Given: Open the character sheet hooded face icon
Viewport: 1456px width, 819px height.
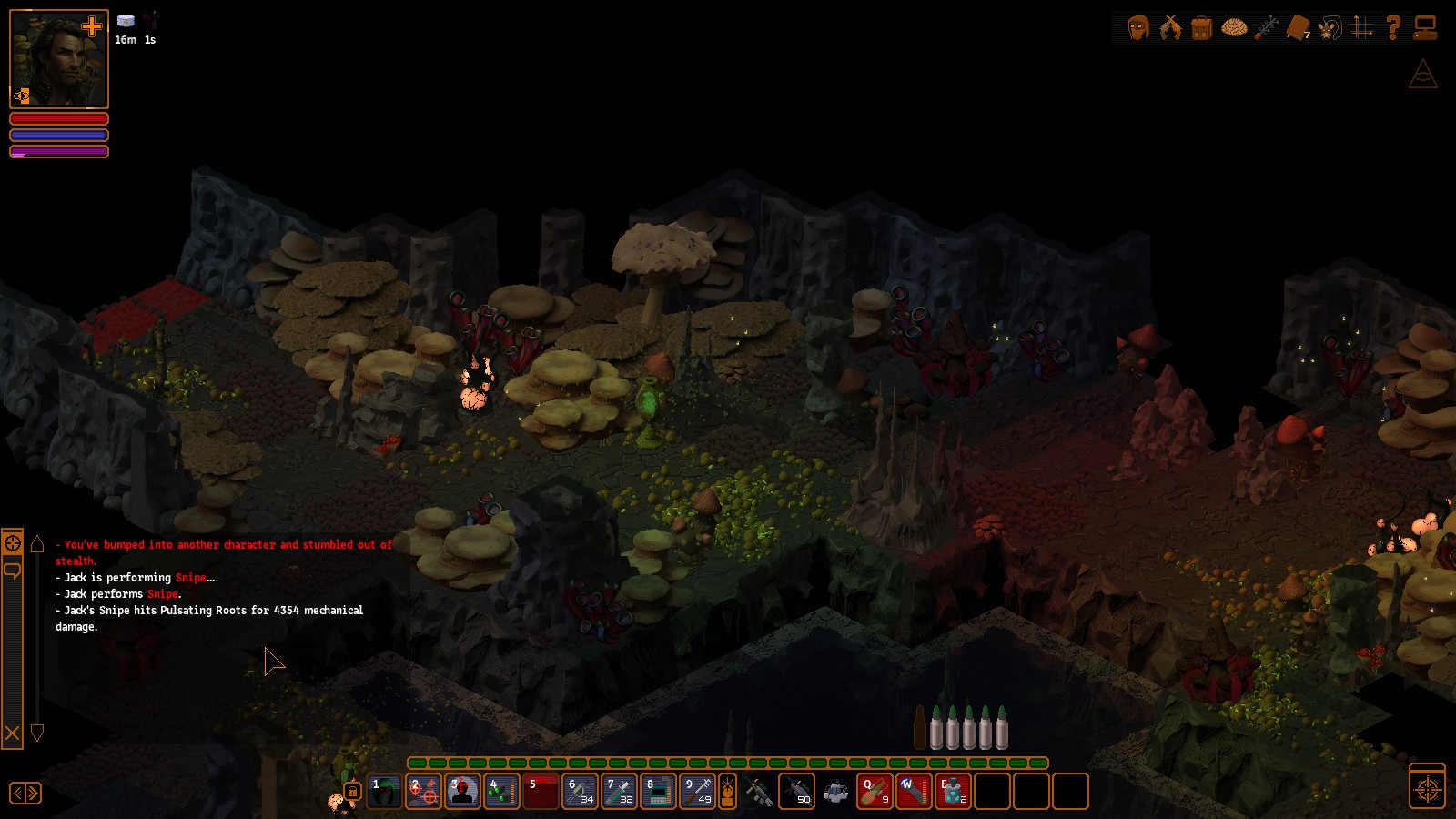Looking at the screenshot, I should (1138, 28).
